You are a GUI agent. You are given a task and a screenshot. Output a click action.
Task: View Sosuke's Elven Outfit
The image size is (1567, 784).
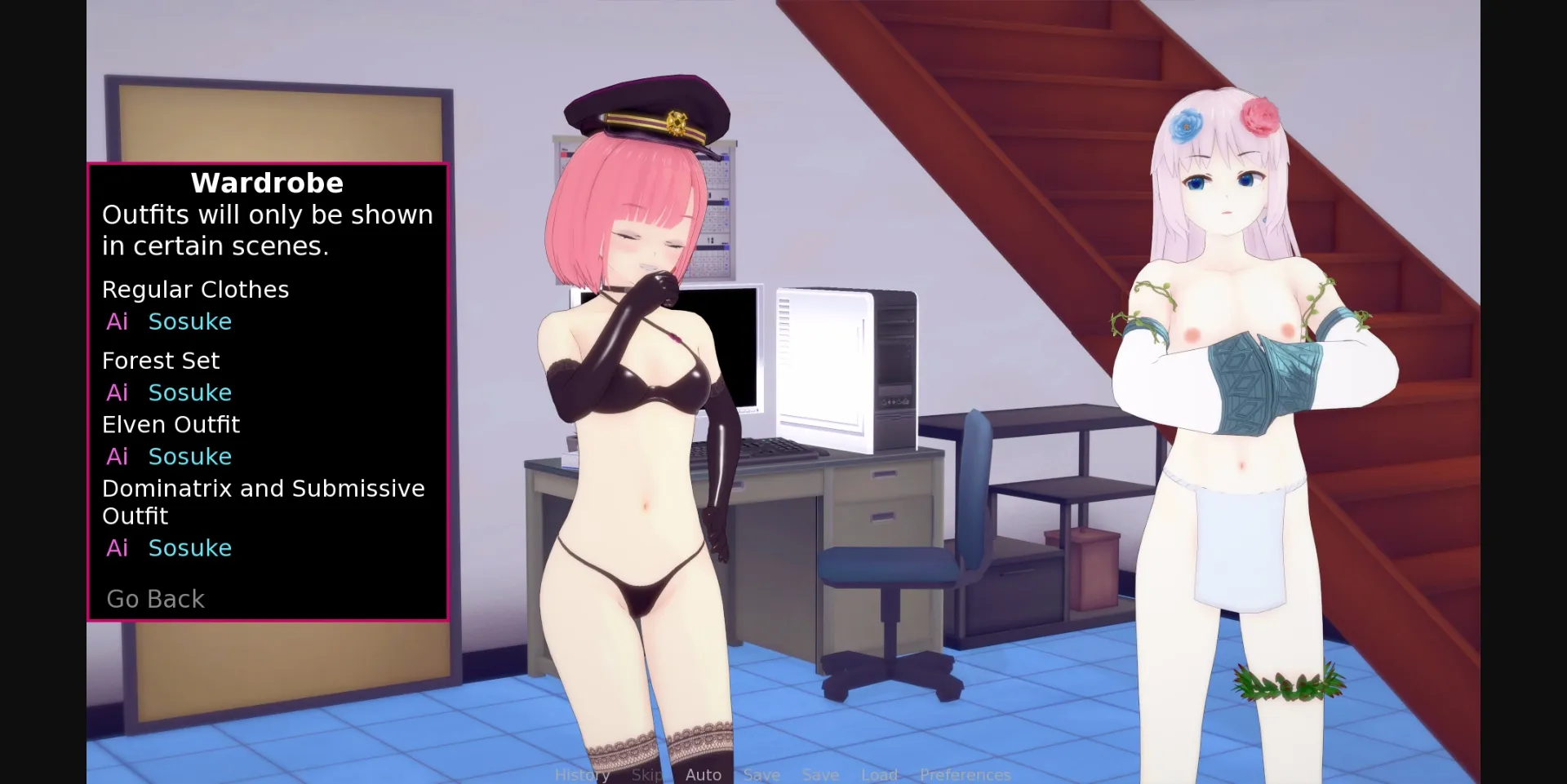(x=189, y=457)
